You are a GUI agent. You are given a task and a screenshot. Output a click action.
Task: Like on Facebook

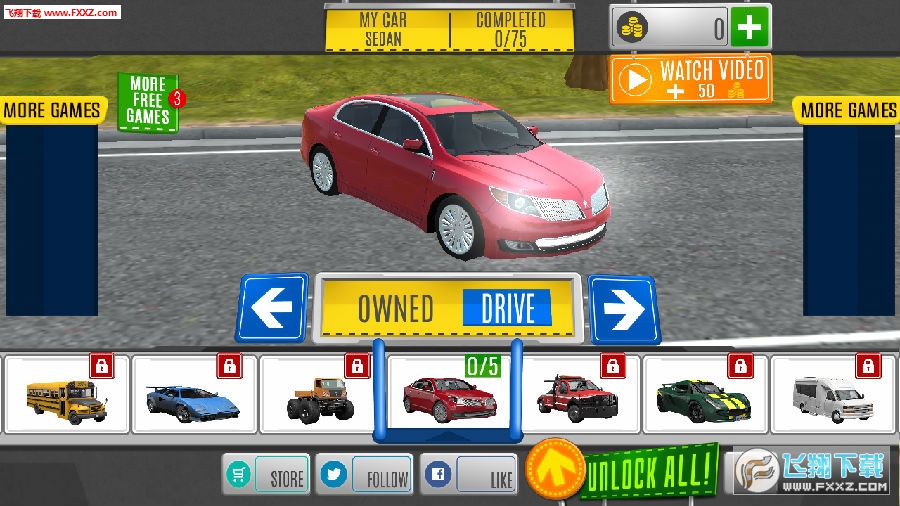tap(469, 475)
